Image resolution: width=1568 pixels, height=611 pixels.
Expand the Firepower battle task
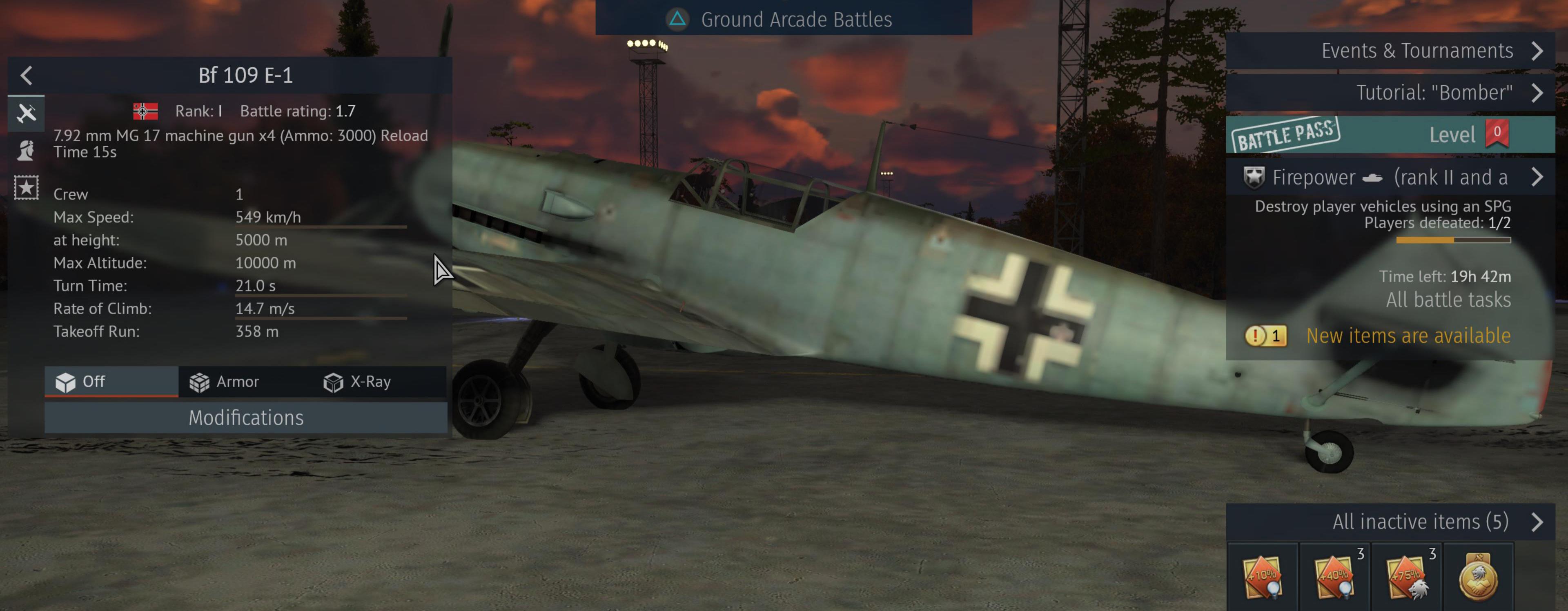coord(1390,177)
